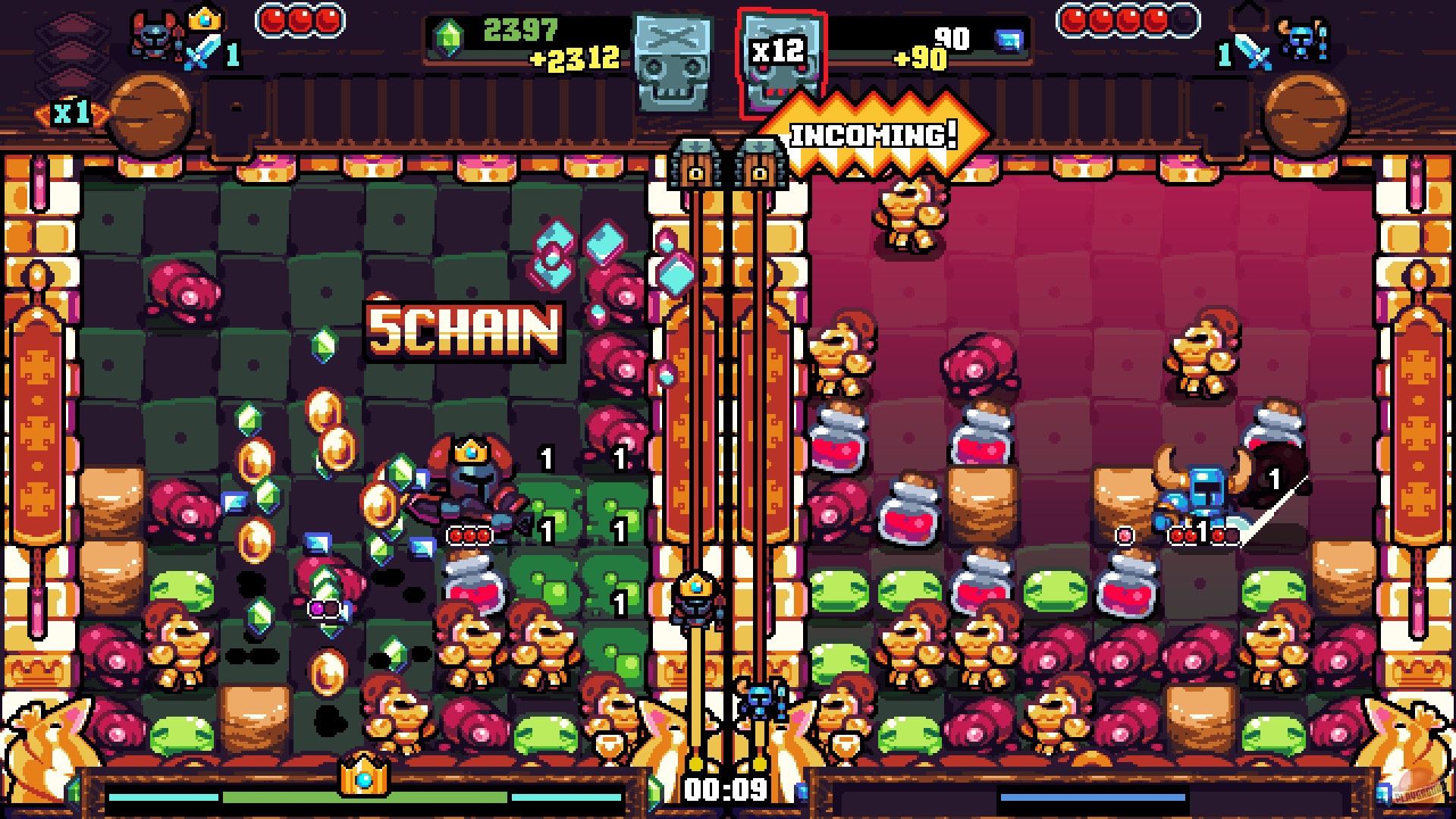
Task: Click the middle health orb in the left trio
Action: coord(300,20)
